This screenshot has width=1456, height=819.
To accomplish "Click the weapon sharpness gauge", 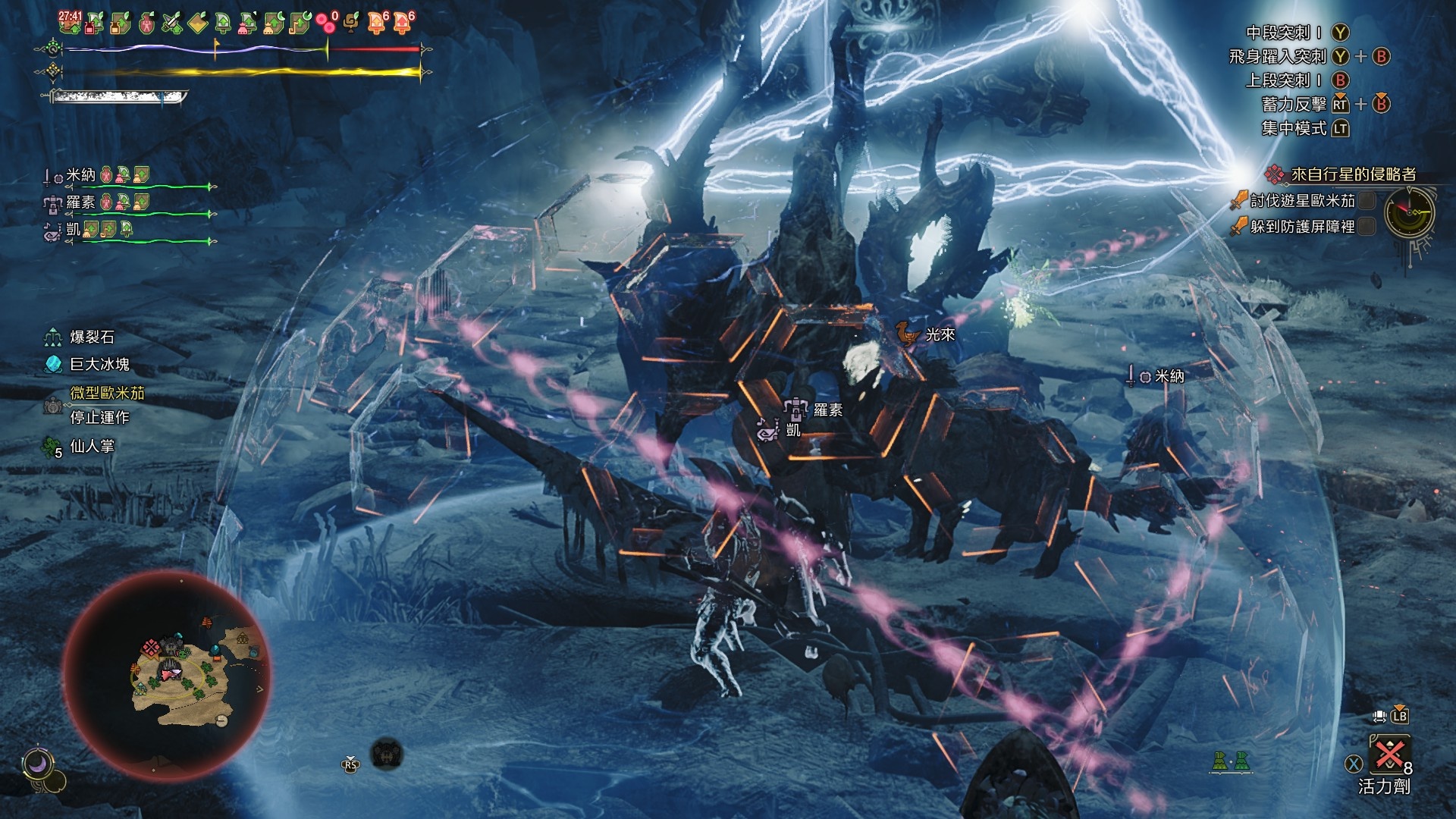I will point(118,97).
